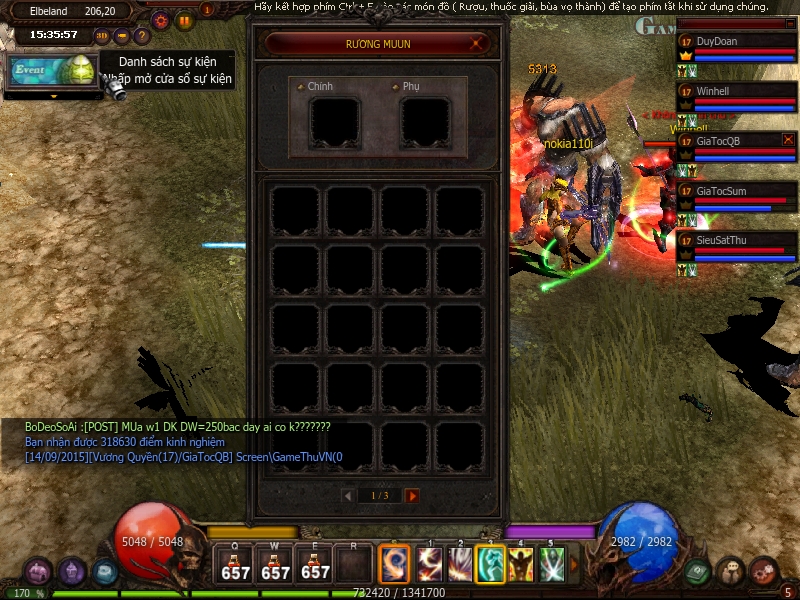The width and height of the screenshot is (800, 600).
Task: Go to next Muun chest page
Action: (x=412, y=496)
